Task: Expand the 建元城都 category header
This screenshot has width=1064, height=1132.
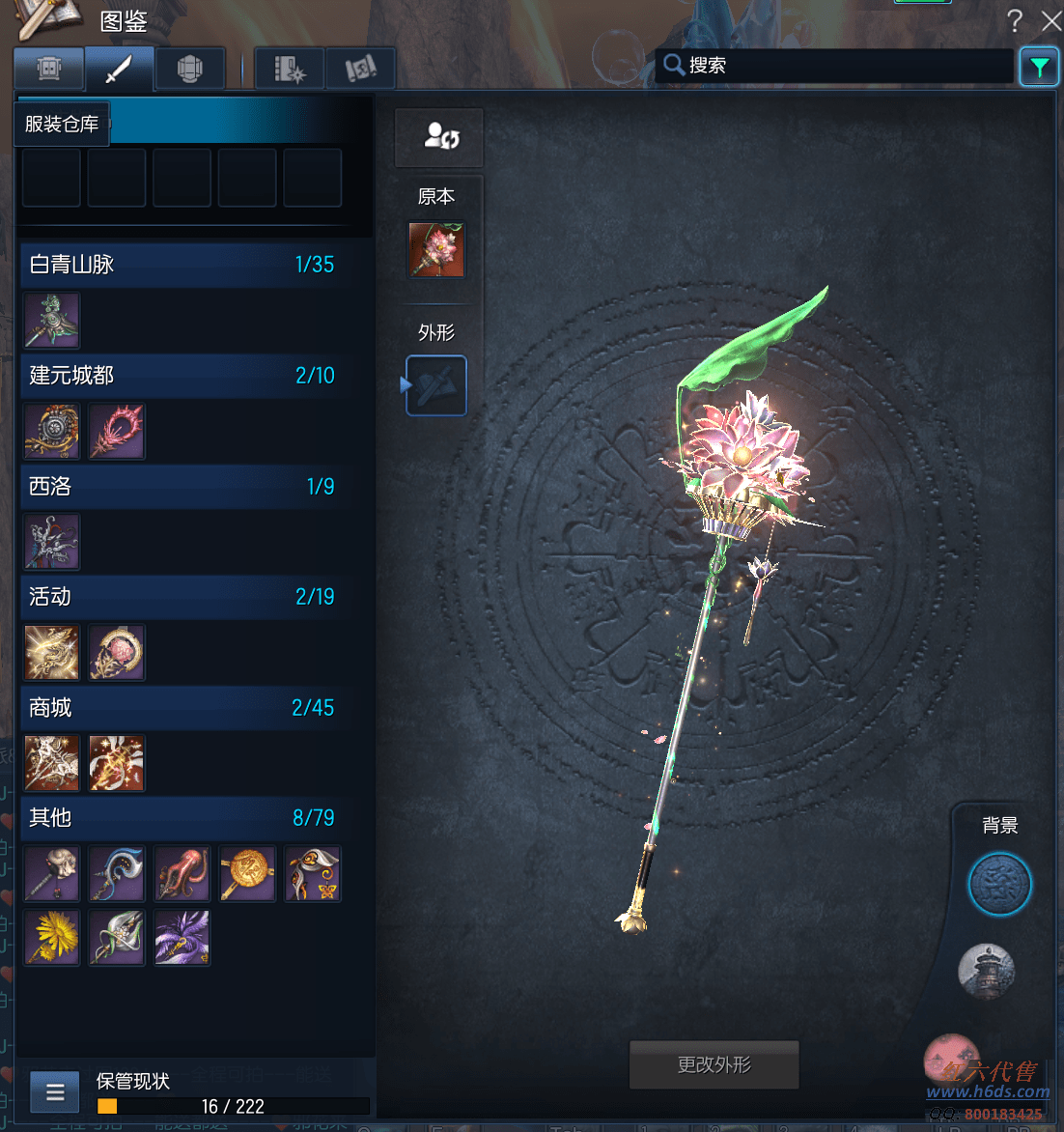Action: (182, 376)
